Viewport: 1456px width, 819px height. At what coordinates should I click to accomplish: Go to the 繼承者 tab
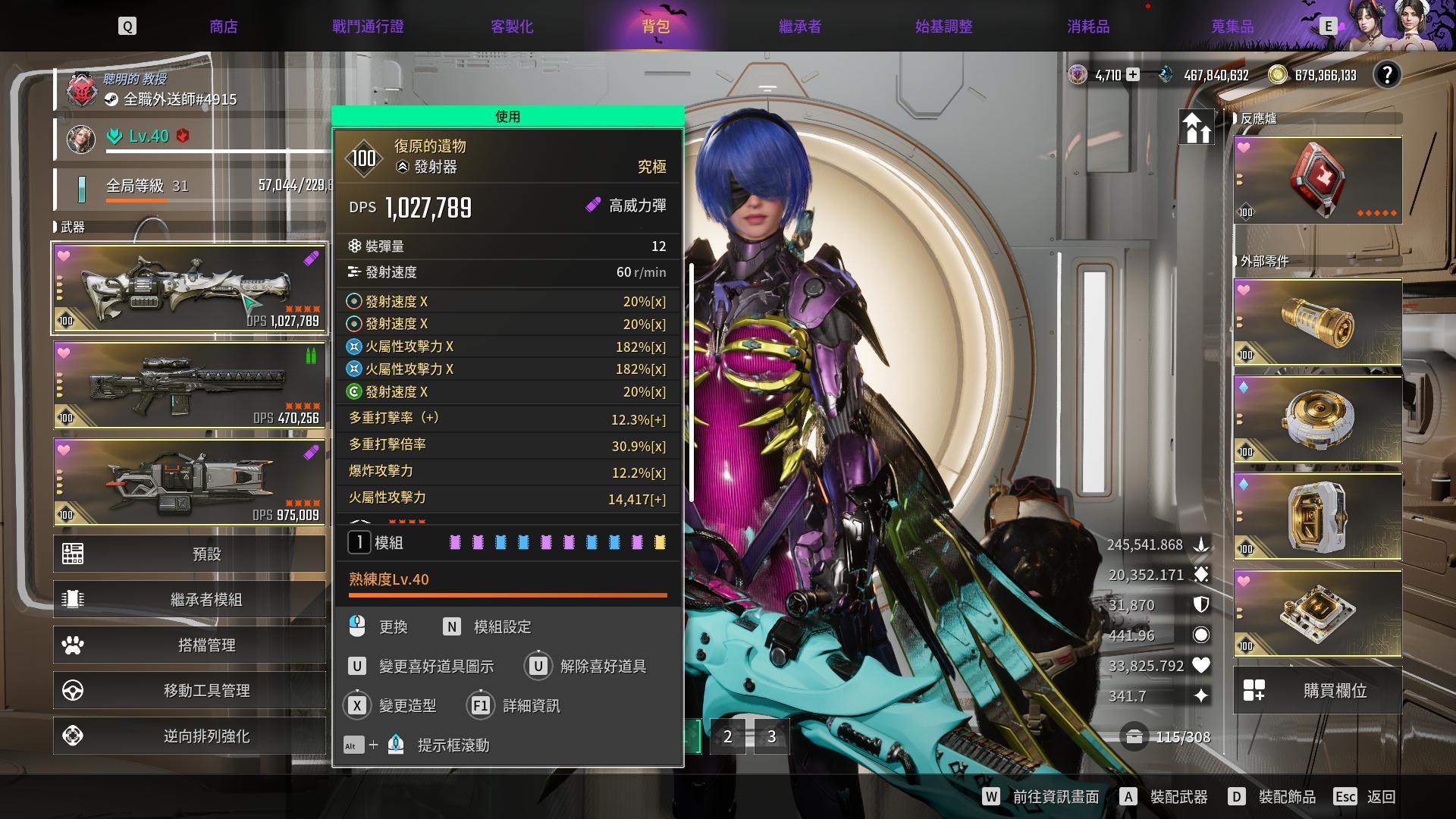(x=800, y=27)
